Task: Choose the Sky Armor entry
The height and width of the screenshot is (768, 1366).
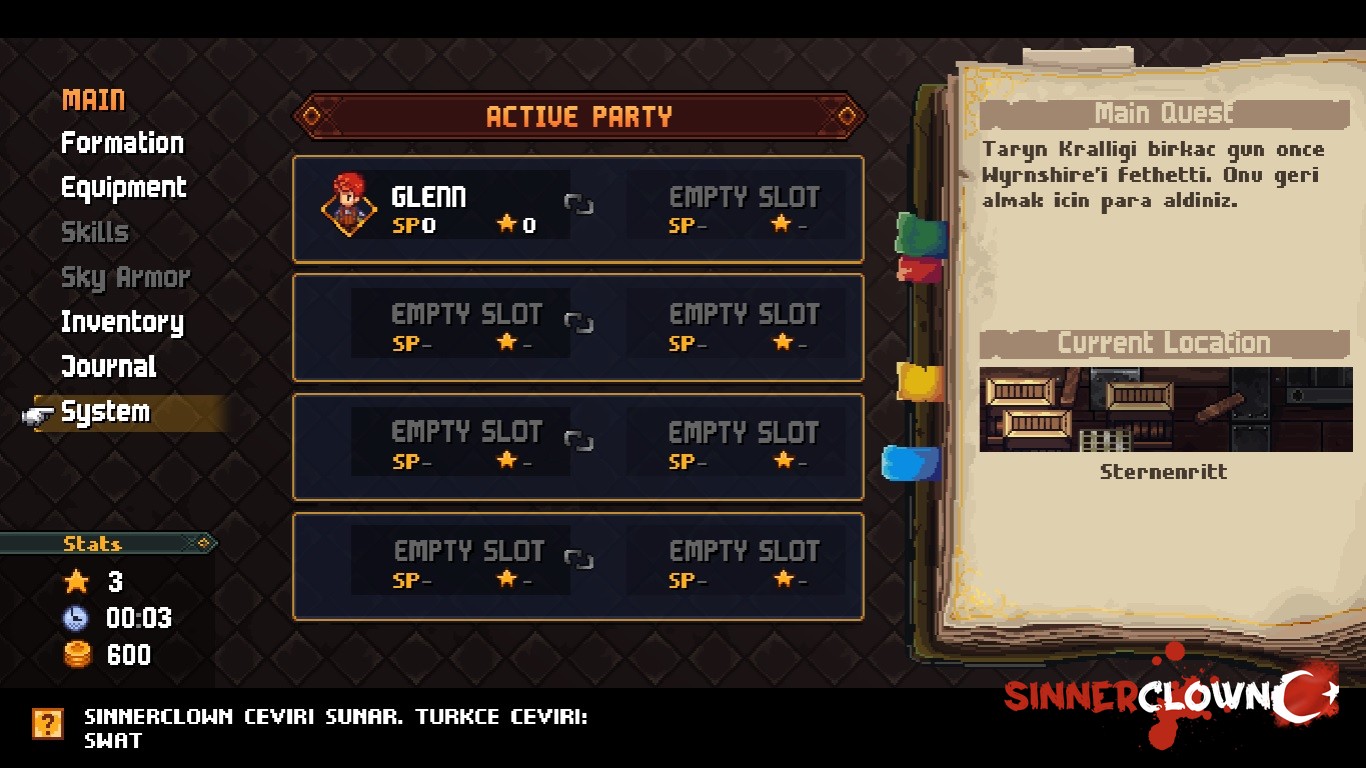Action: point(125,277)
